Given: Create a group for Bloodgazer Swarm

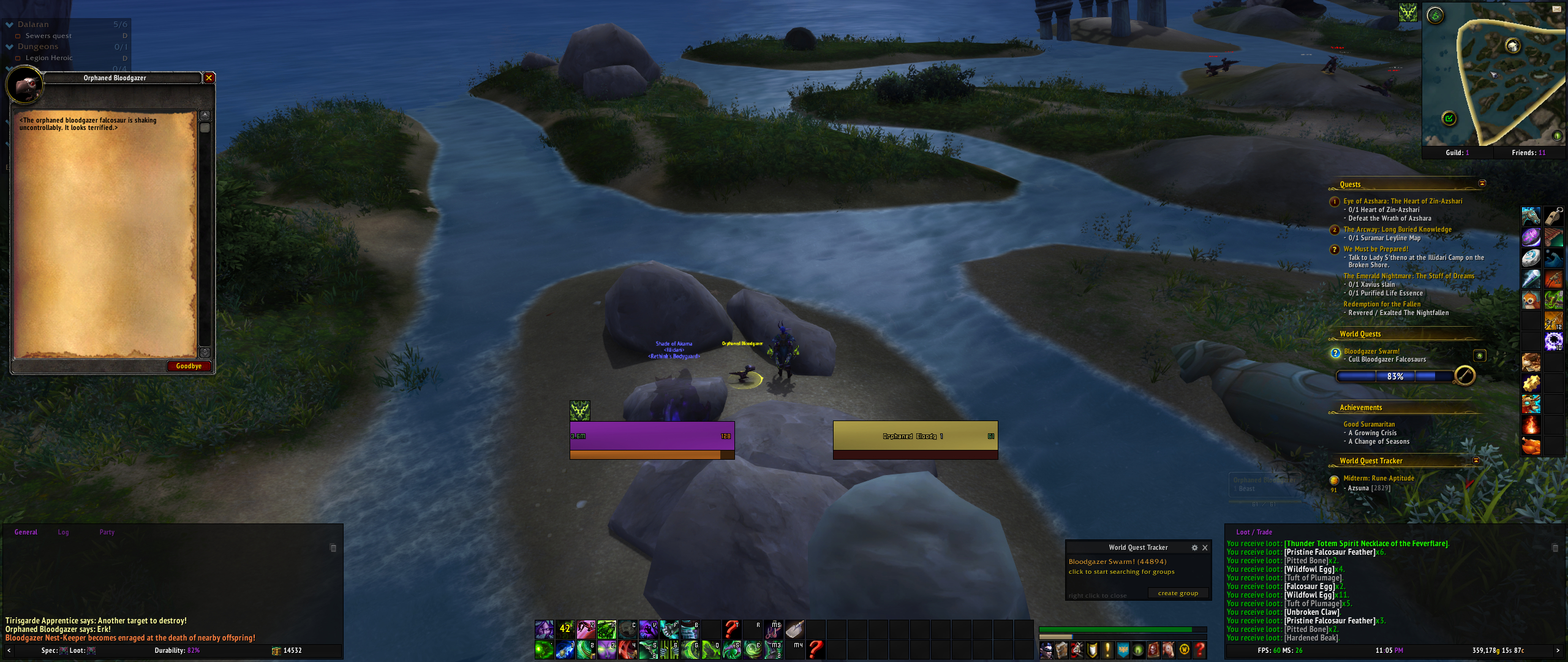Looking at the screenshot, I should point(1177,593).
